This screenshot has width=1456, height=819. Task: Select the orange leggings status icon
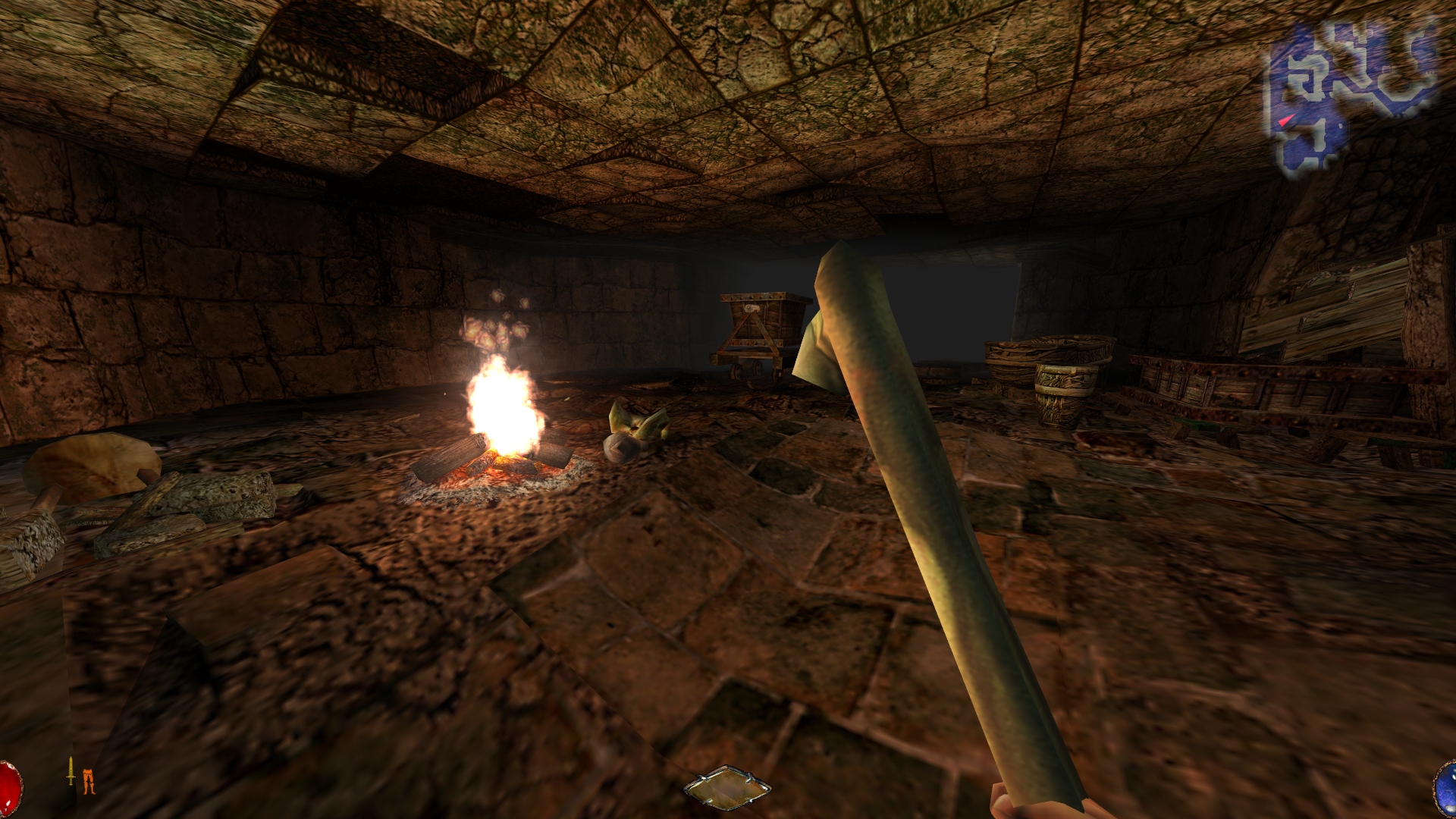(x=89, y=781)
